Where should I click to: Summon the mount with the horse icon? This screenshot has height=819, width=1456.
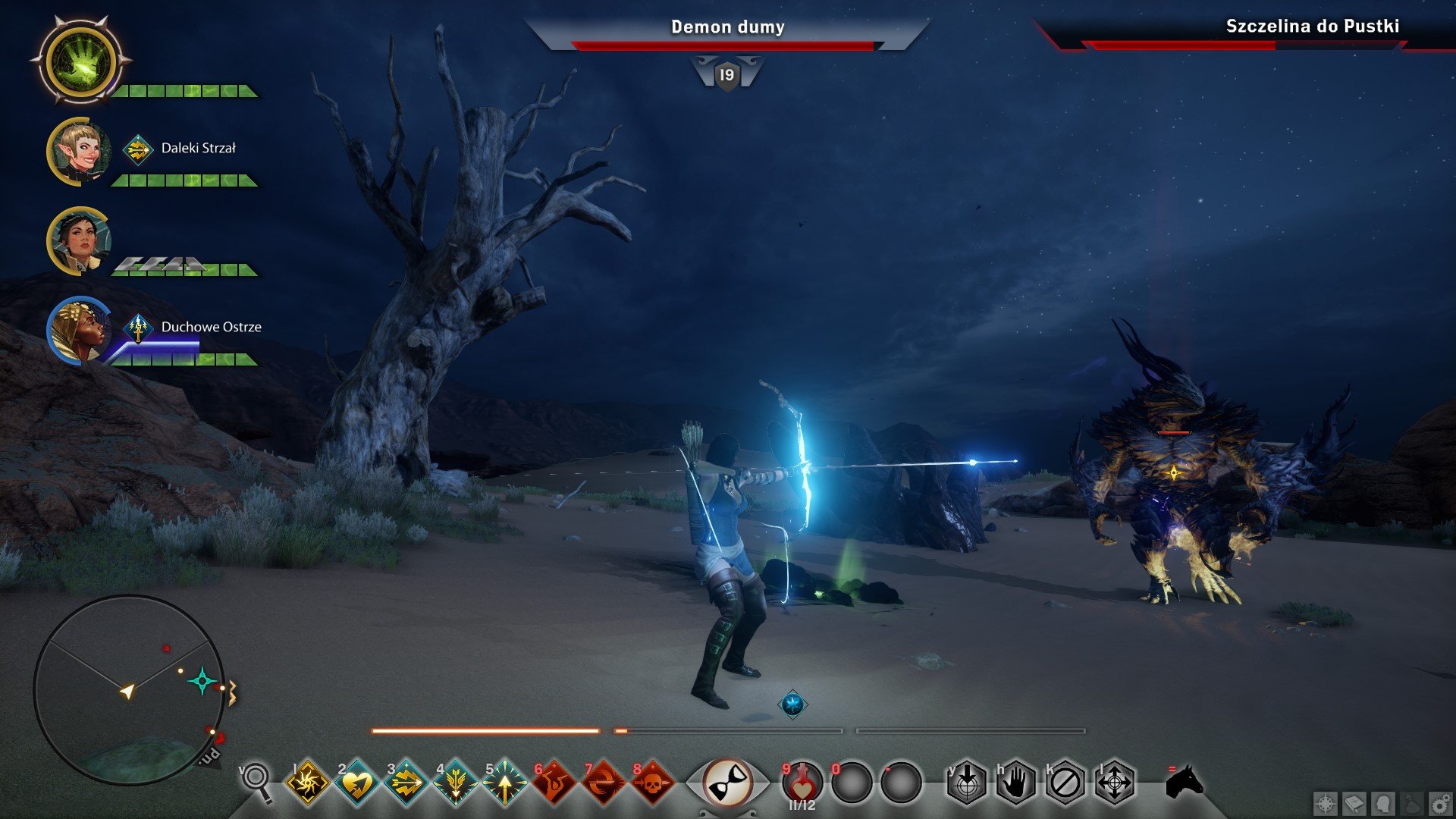1184,780
